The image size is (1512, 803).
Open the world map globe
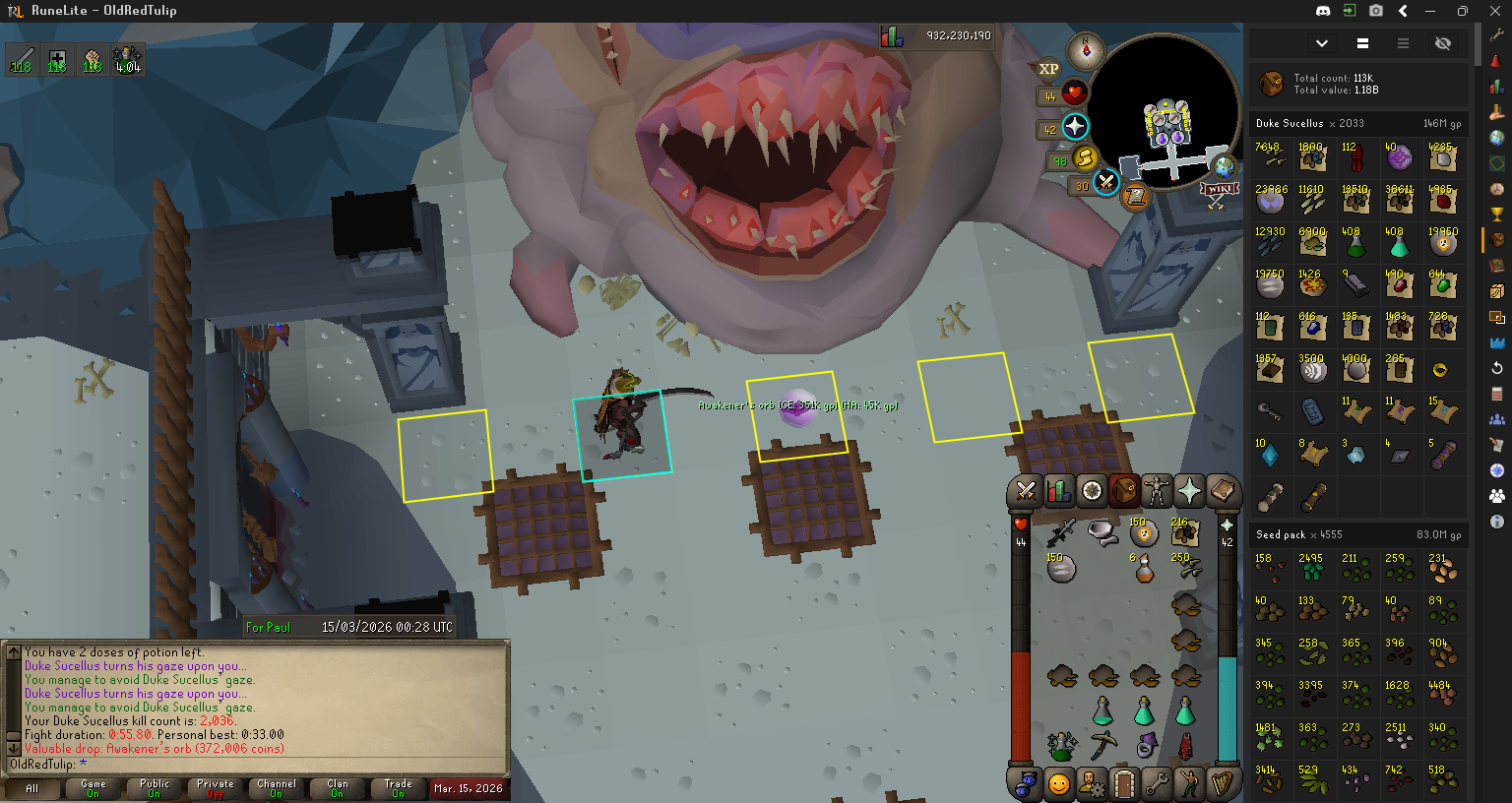pyautogui.click(x=1224, y=166)
